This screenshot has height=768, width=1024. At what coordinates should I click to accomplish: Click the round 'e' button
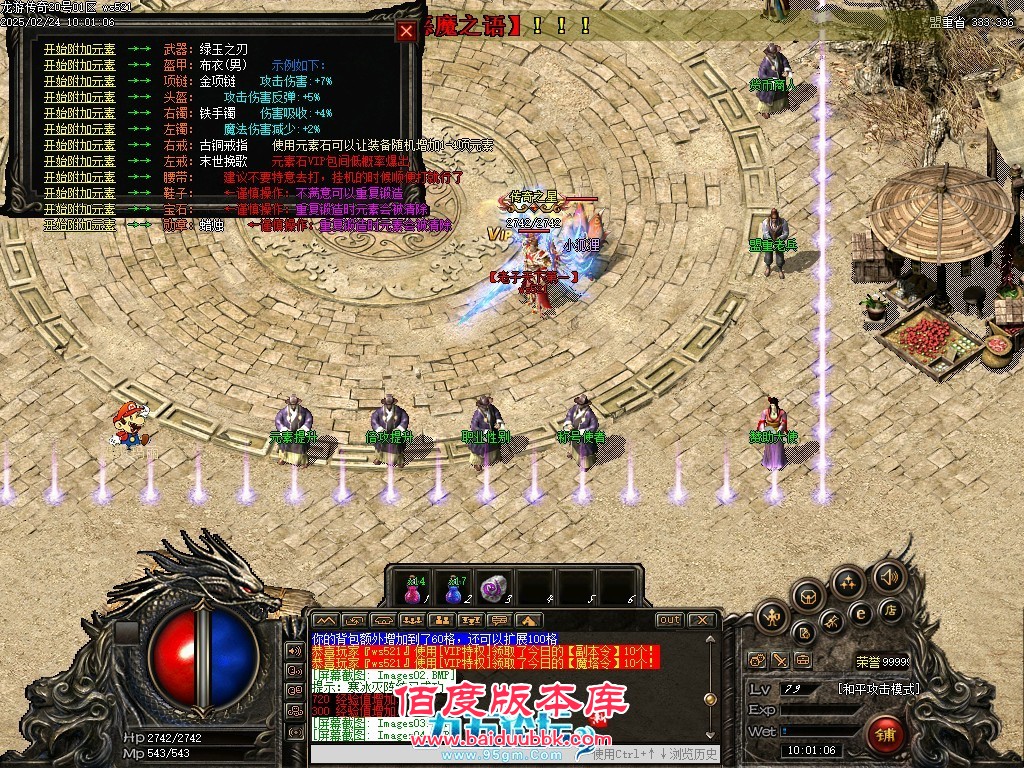[x=860, y=613]
